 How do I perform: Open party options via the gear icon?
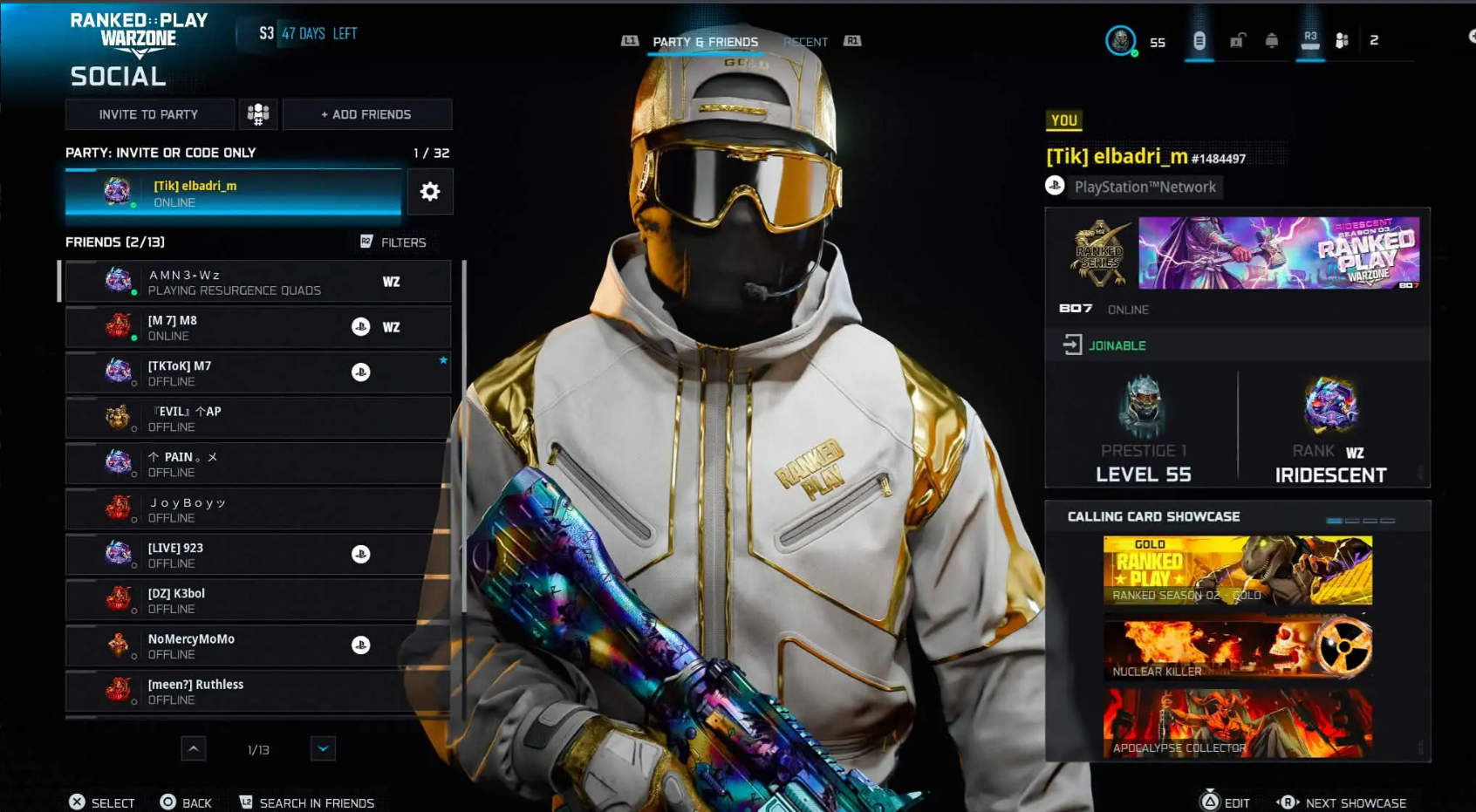429,191
